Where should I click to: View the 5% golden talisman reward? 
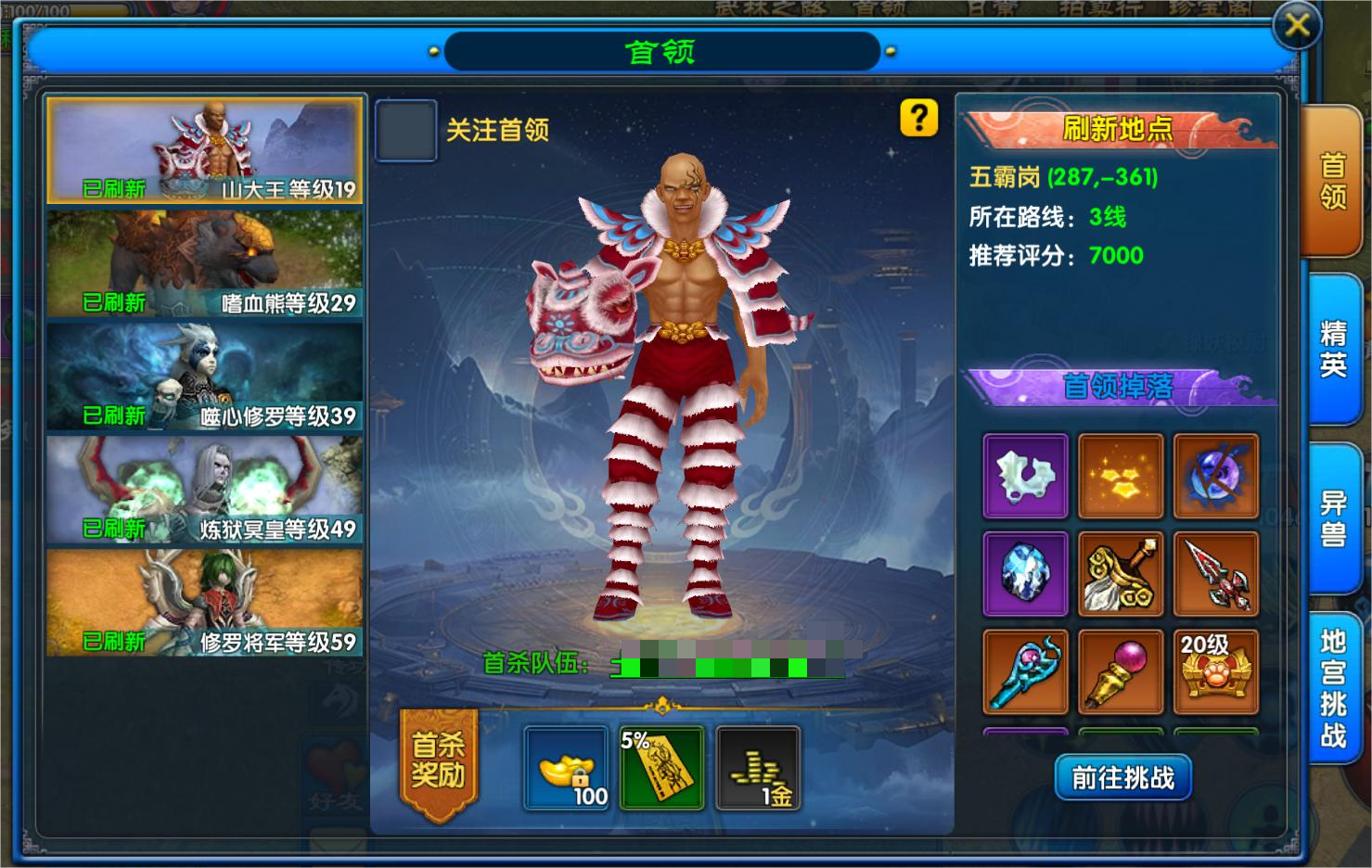tap(661, 769)
